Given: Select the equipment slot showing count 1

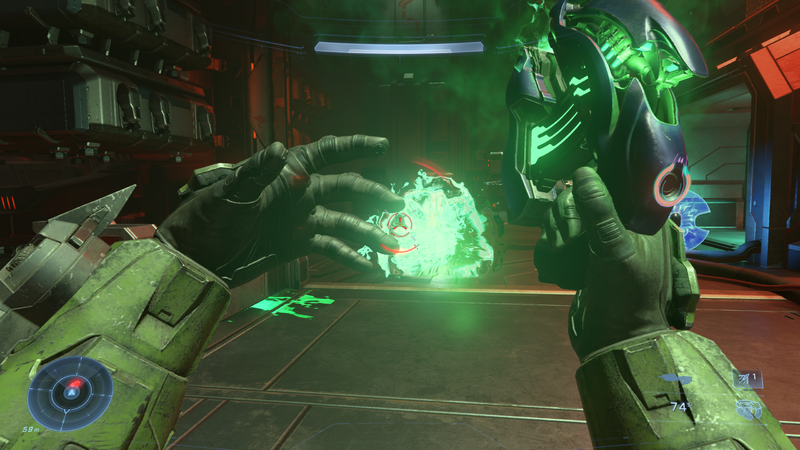Looking at the screenshot, I should 748,378.
